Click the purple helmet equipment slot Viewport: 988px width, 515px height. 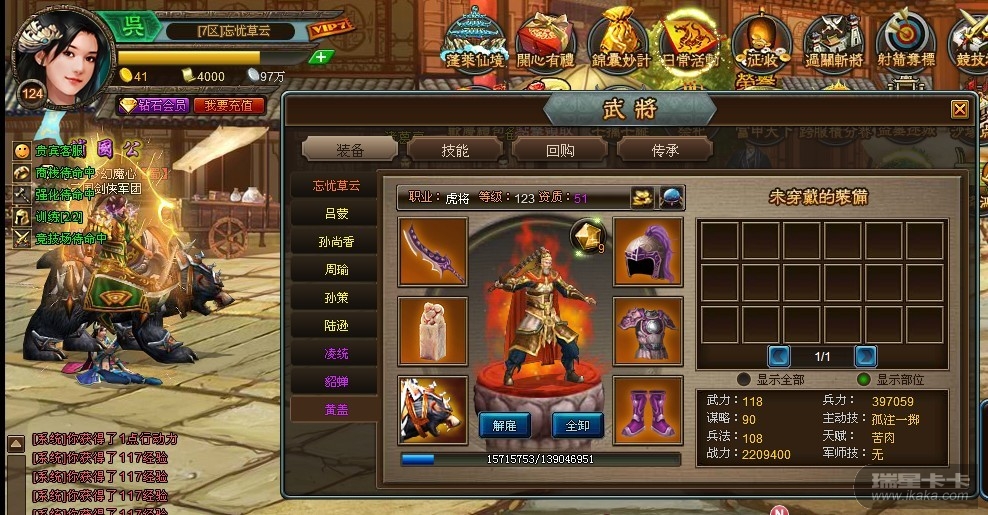click(x=648, y=251)
